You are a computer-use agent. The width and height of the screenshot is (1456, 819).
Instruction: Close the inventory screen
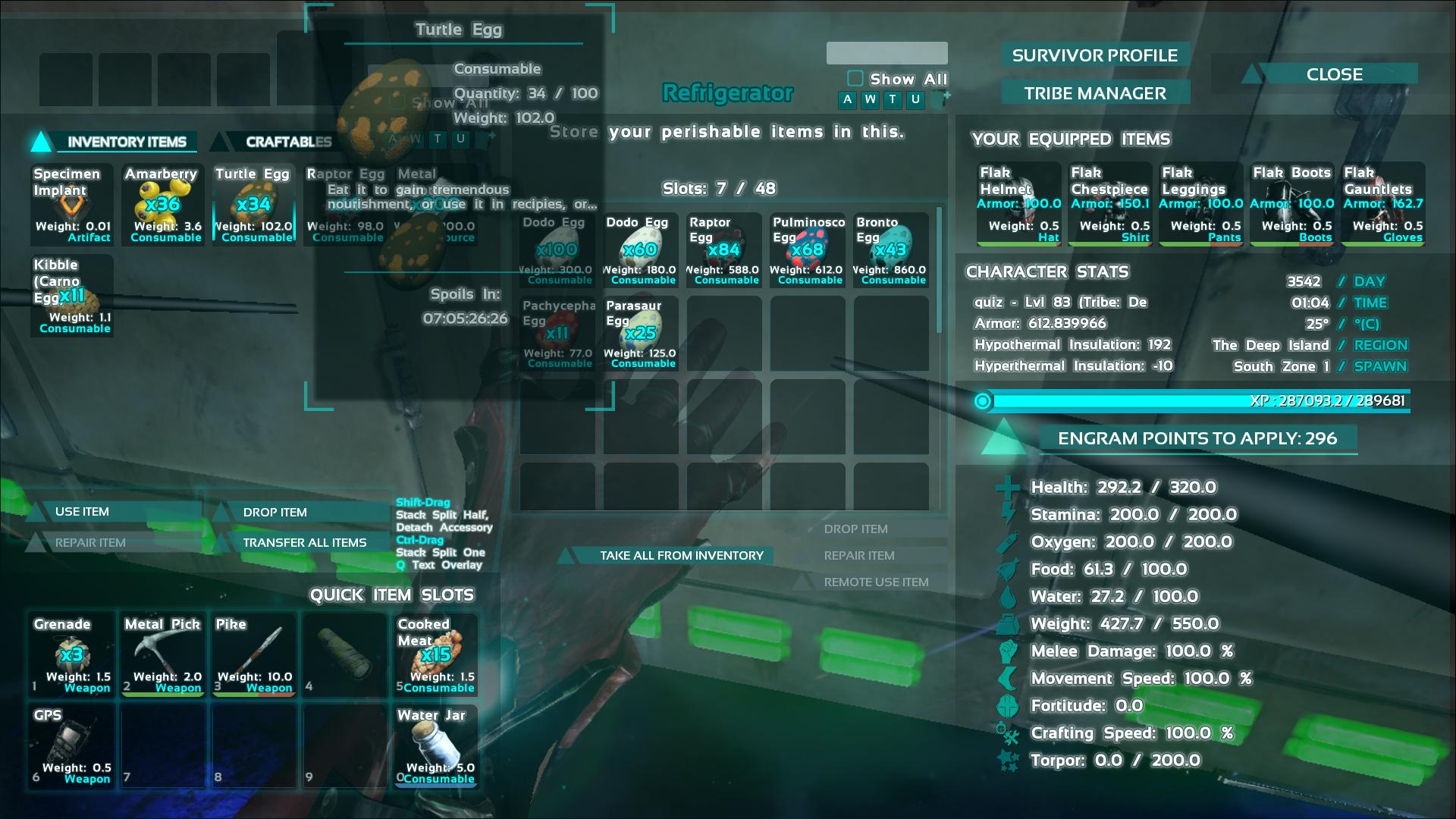tap(1334, 74)
